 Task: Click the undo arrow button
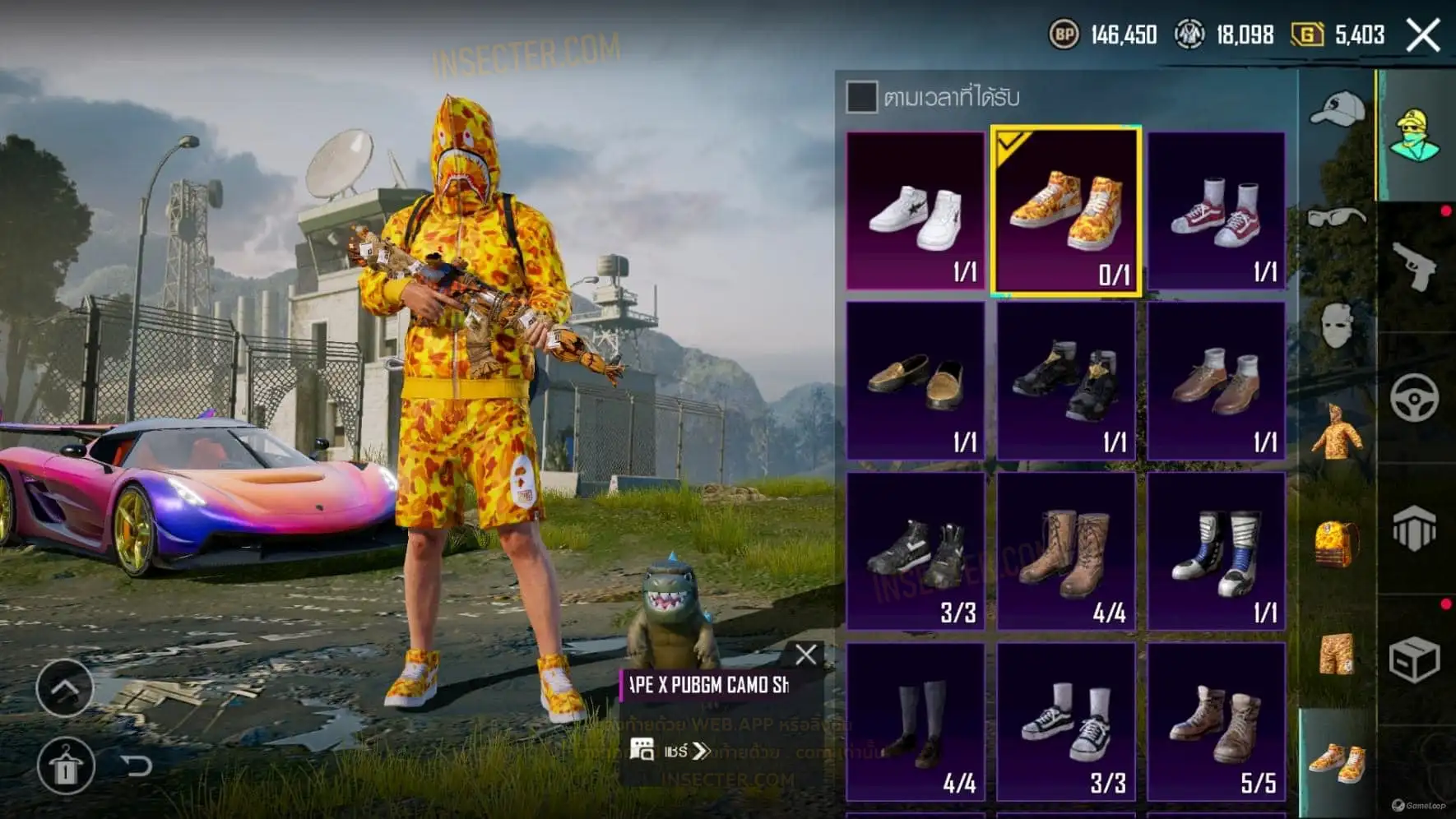click(137, 766)
